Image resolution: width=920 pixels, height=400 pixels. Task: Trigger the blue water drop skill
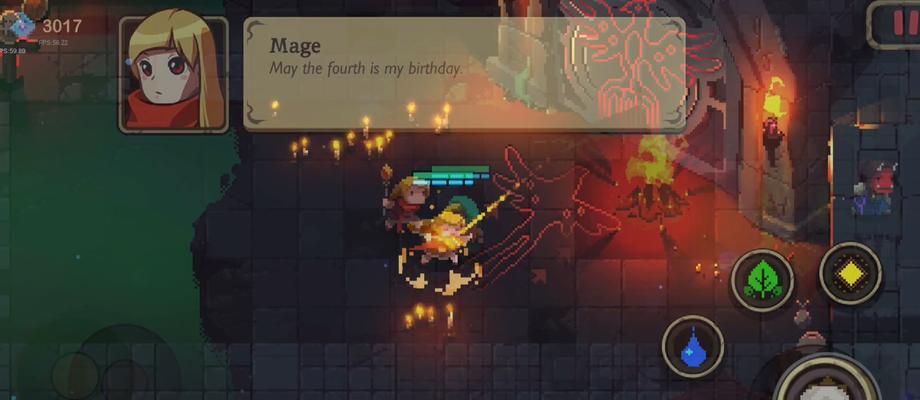coord(692,347)
